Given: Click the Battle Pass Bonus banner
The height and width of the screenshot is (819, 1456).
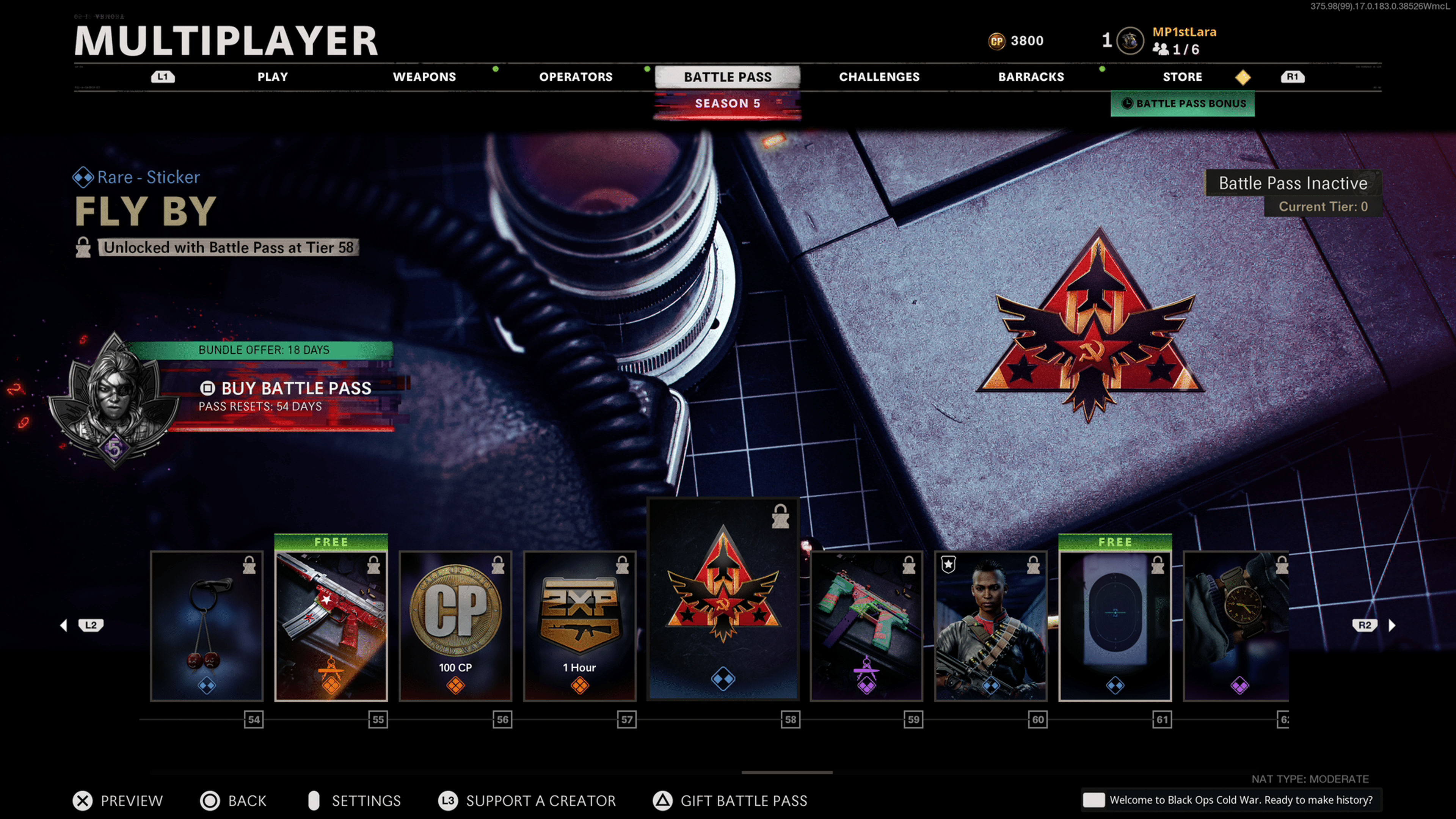Looking at the screenshot, I should pos(1183,104).
